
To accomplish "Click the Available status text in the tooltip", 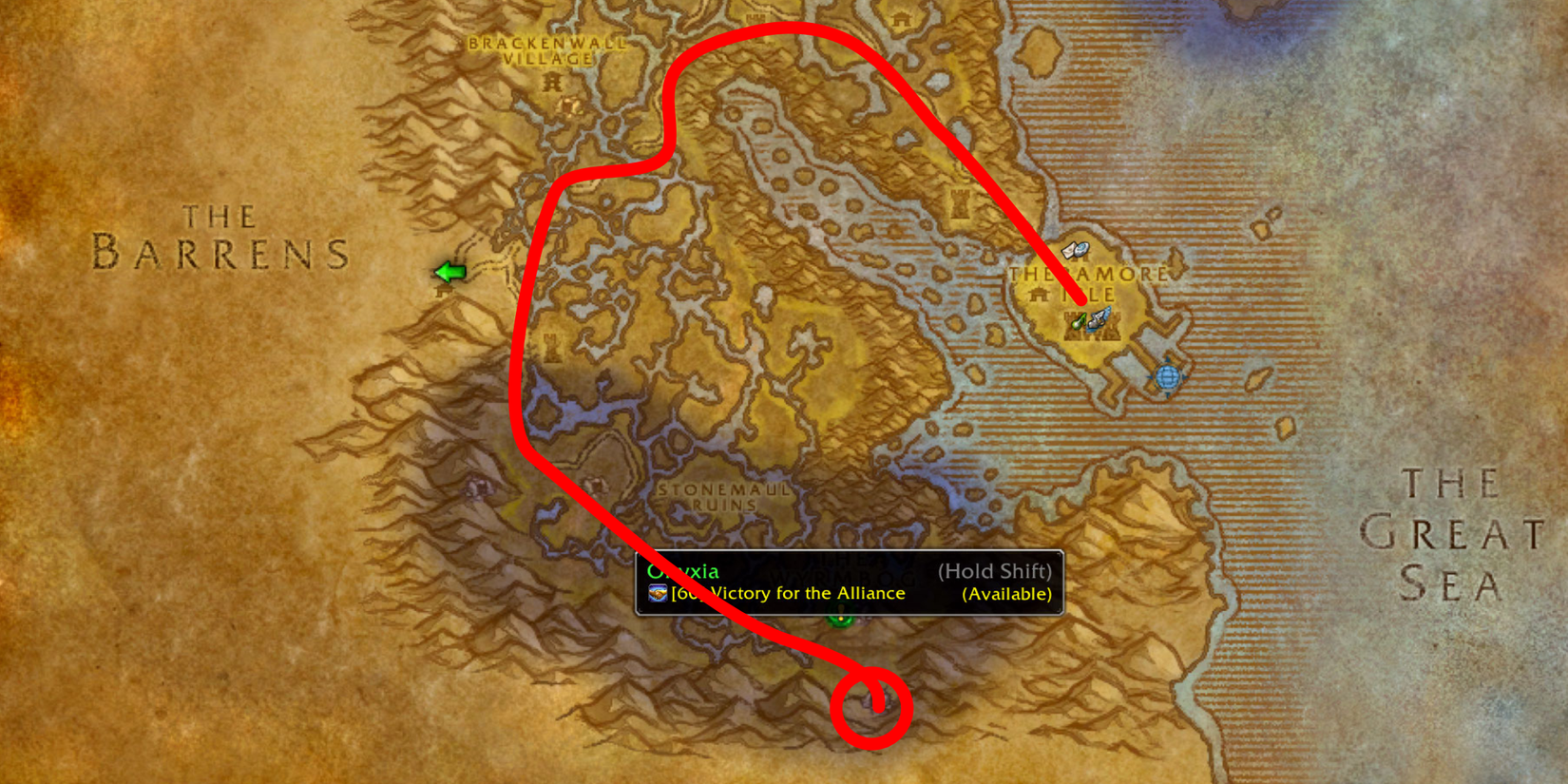I will tap(1004, 592).
